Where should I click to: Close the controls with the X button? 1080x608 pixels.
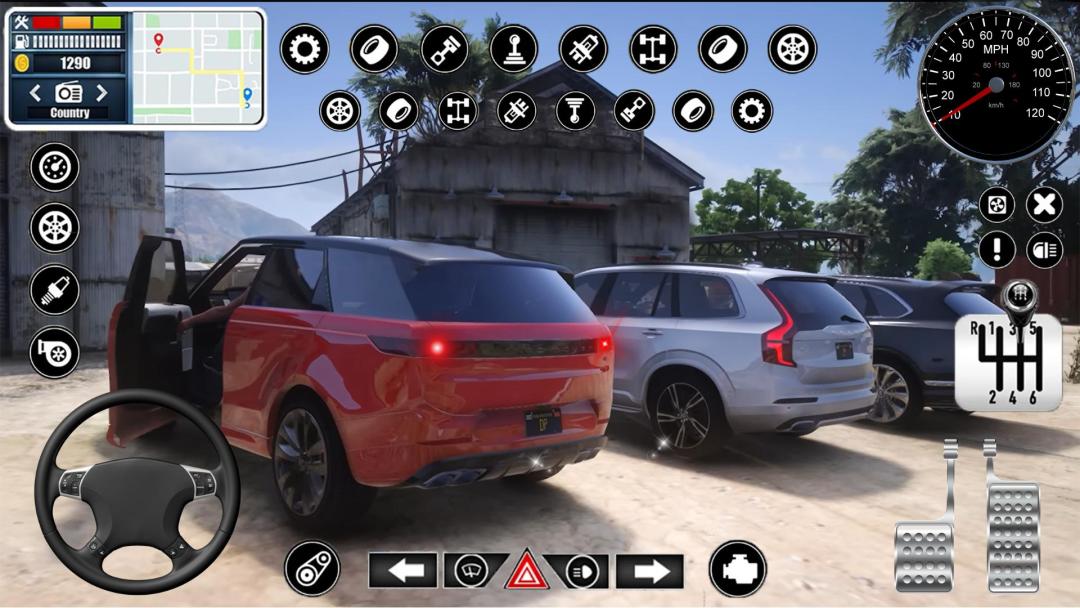[x=1044, y=205]
